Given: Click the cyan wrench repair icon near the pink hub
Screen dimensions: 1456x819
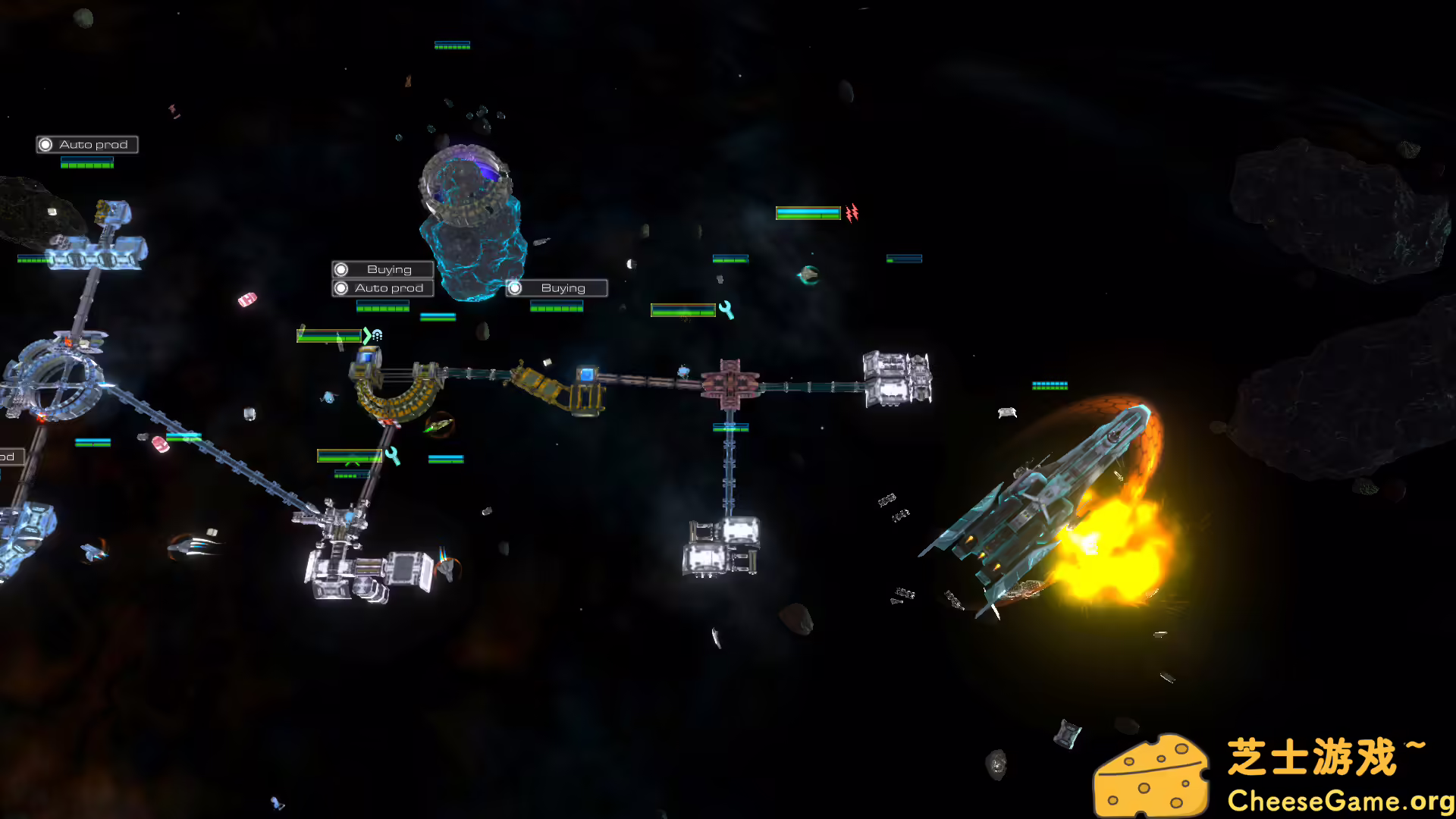Looking at the screenshot, I should click(x=726, y=309).
